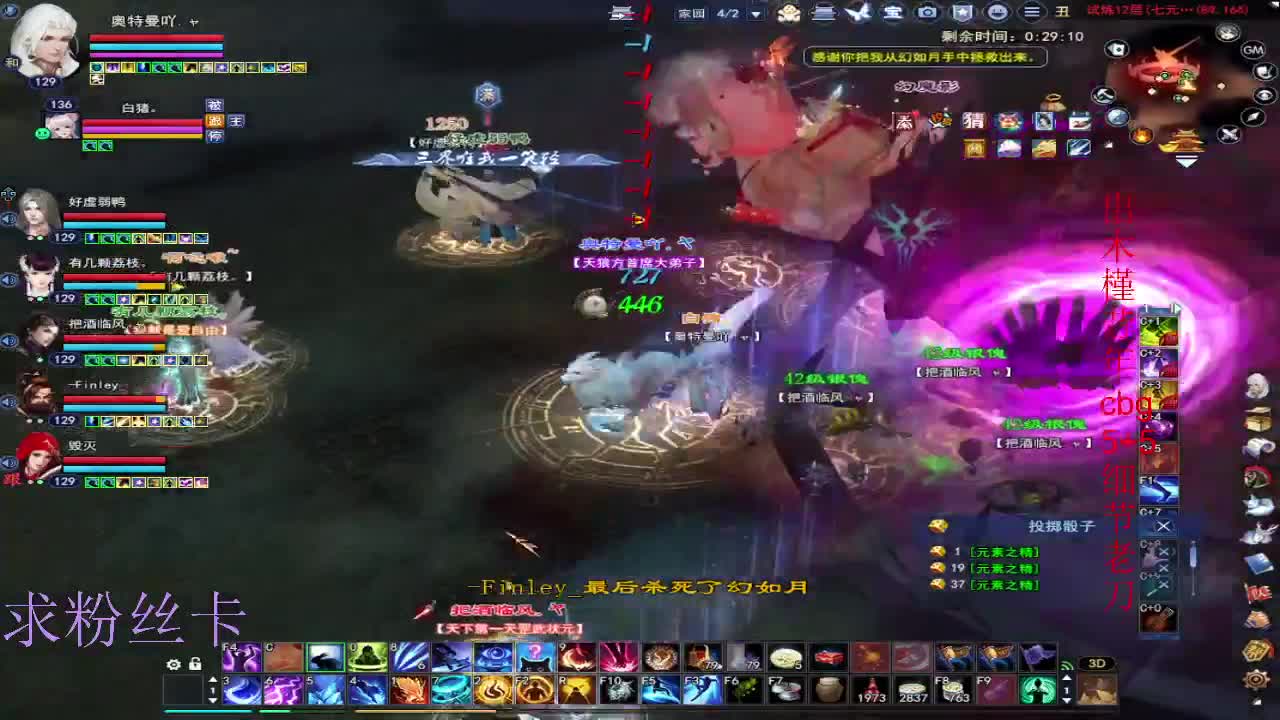The width and height of the screenshot is (1280, 720).
Task: Contact the GM via radial menu icon
Action: pyautogui.click(x=1252, y=50)
